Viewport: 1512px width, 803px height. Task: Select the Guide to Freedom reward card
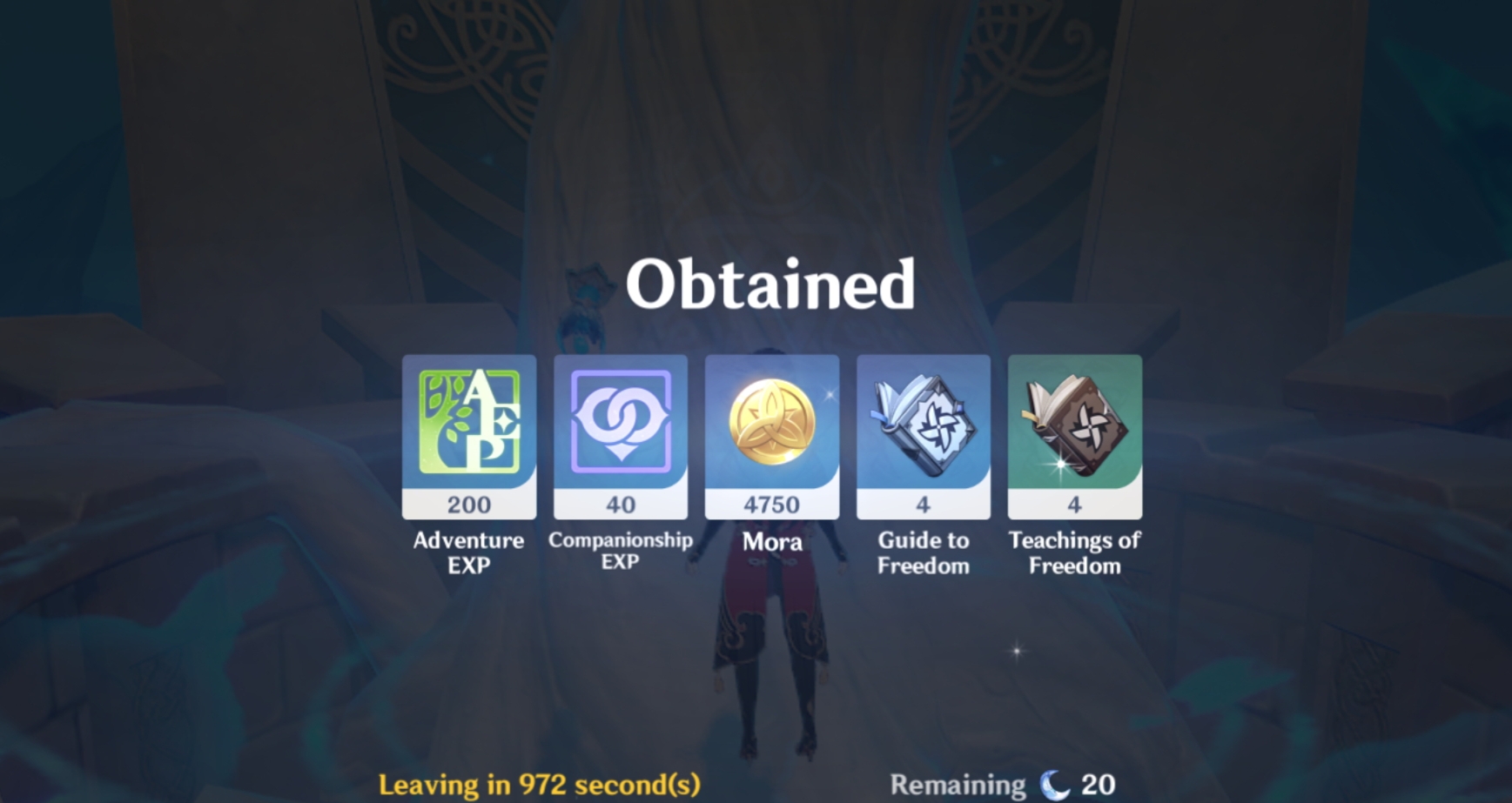pyautogui.click(x=923, y=435)
